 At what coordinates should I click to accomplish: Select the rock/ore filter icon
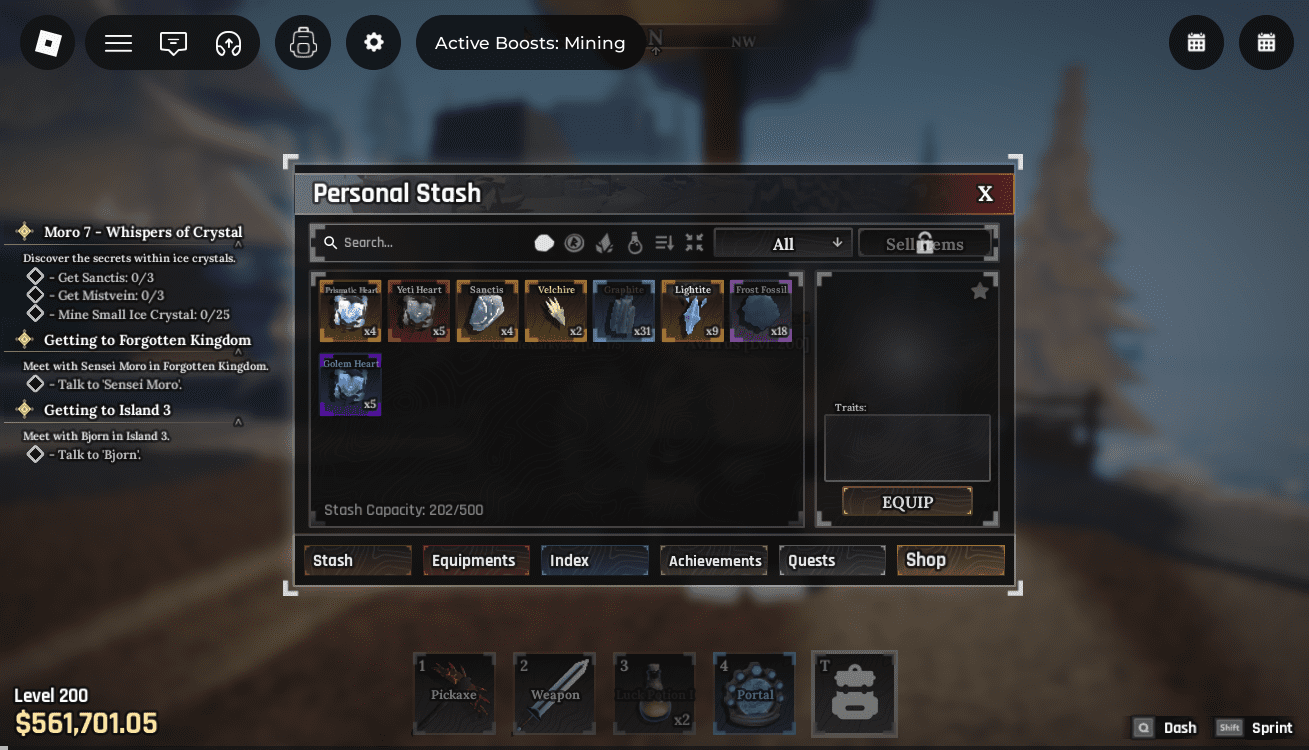544,242
